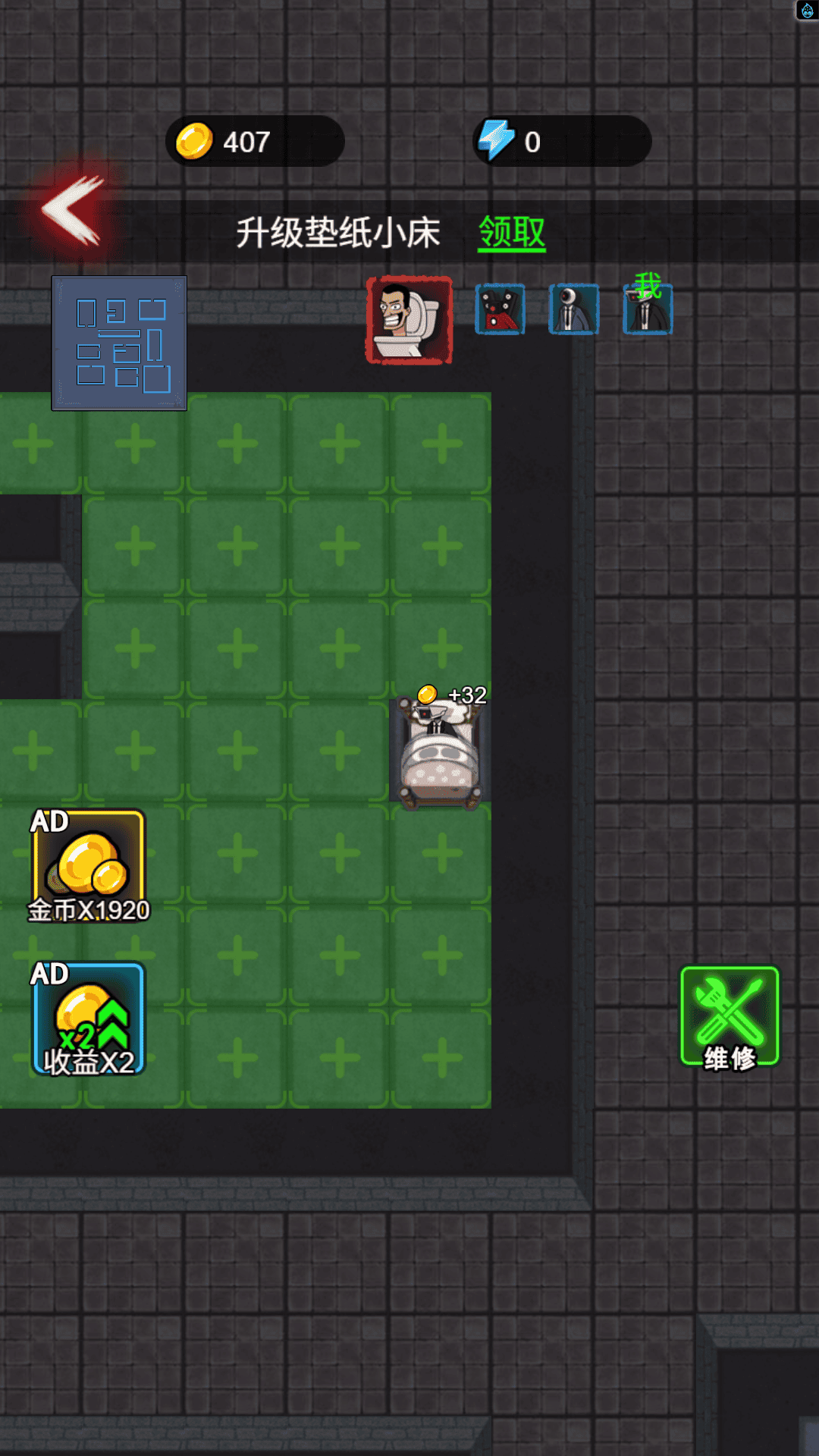Viewport: 819px width, 1456px height.
Task: Select the camera-head character portrait
Action: click(573, 309)
